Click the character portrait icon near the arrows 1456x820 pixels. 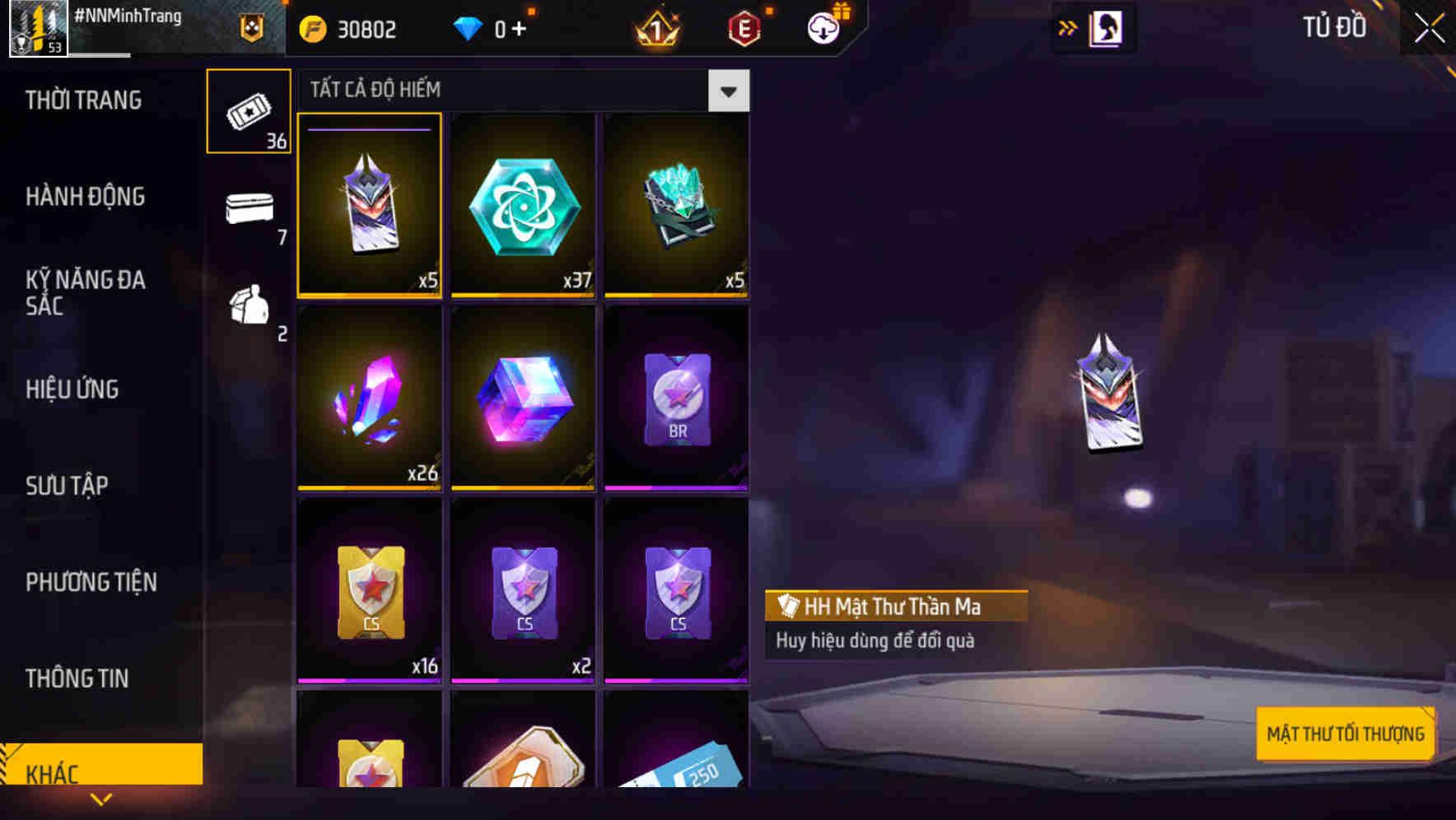pyautogui.click(x=1107, y=27)
